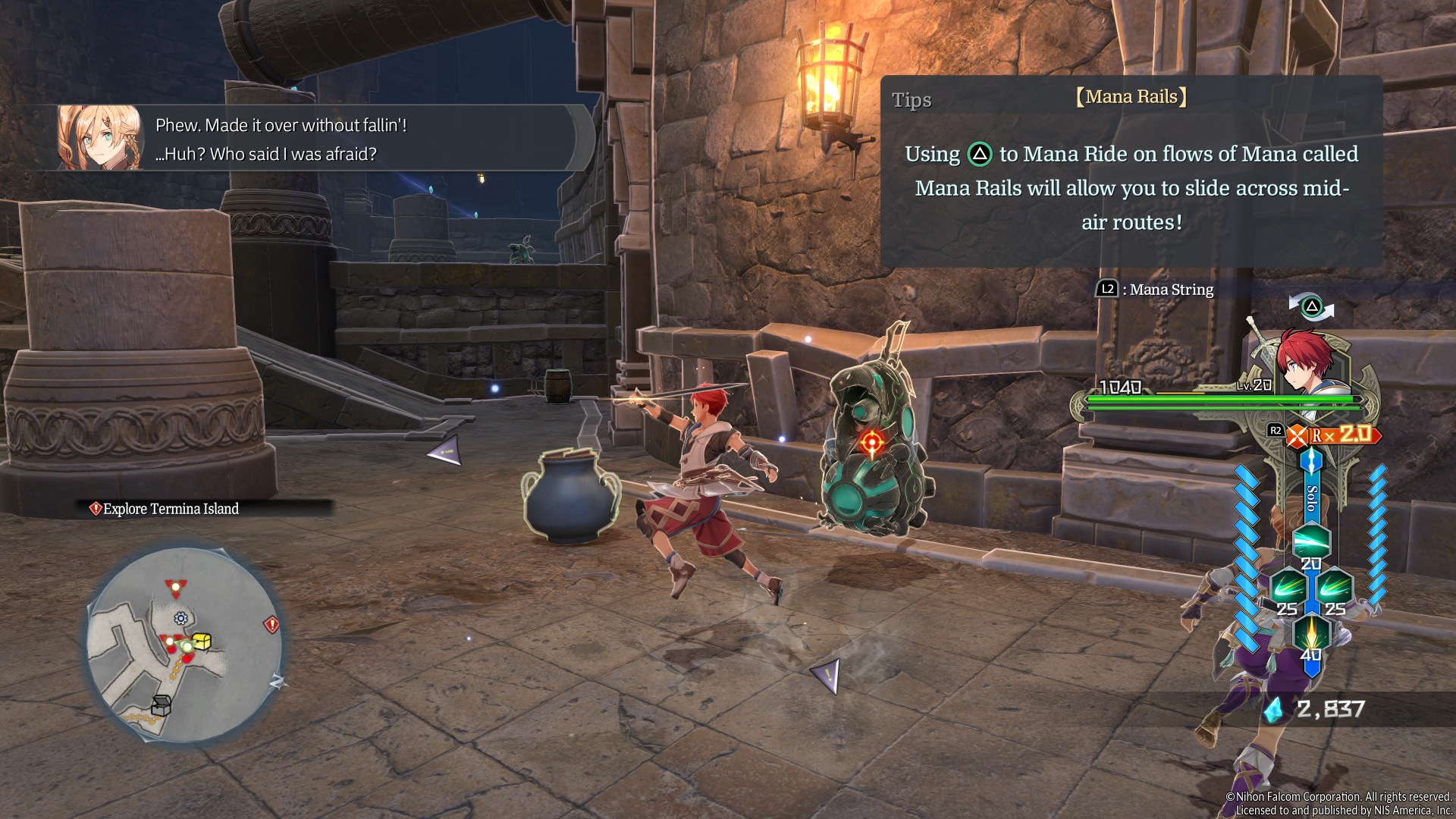Click the Revenge multiplier 2.0 badge

[1341, 435]
